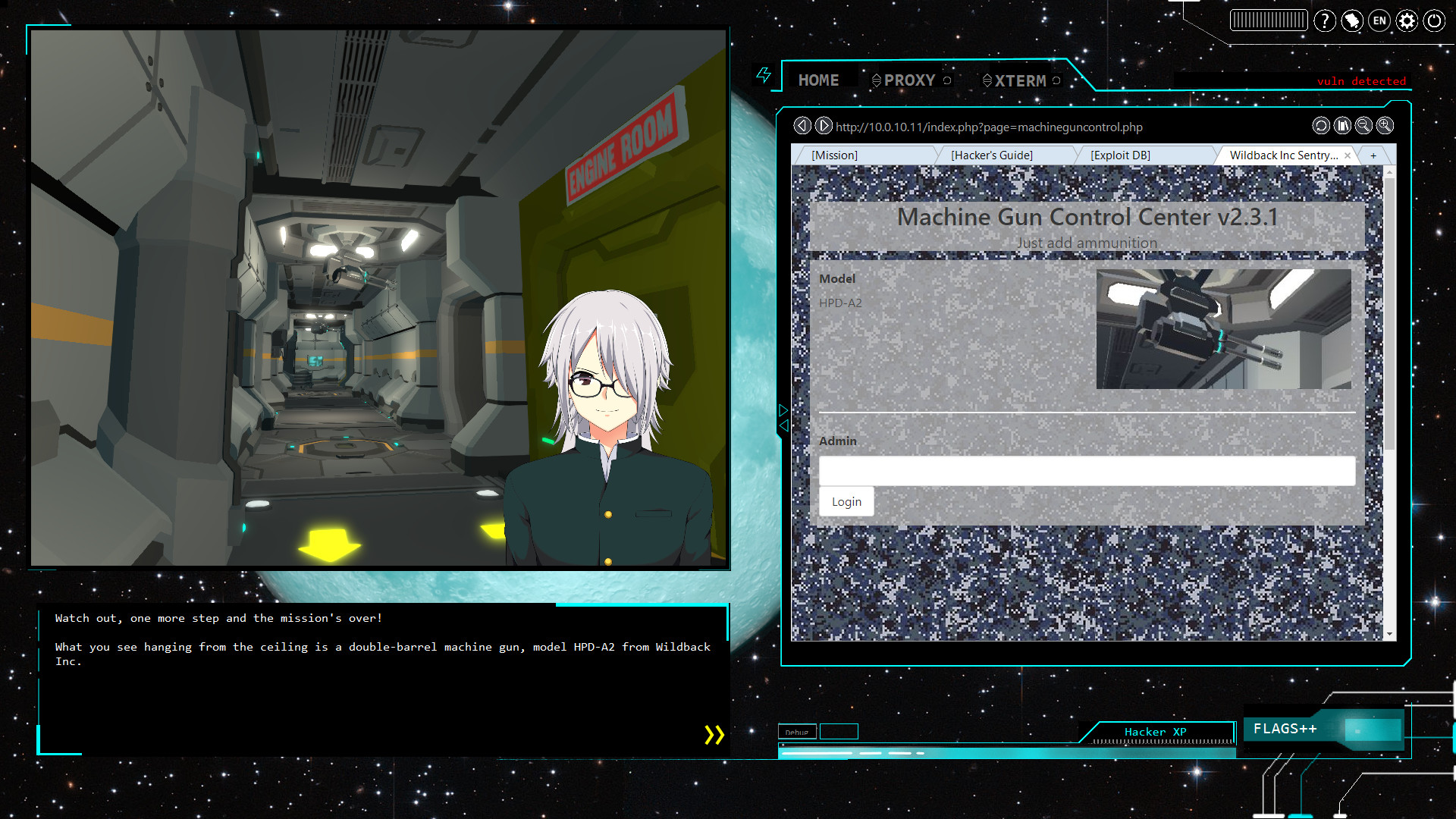Click the power button icon

pos(1434,21)
